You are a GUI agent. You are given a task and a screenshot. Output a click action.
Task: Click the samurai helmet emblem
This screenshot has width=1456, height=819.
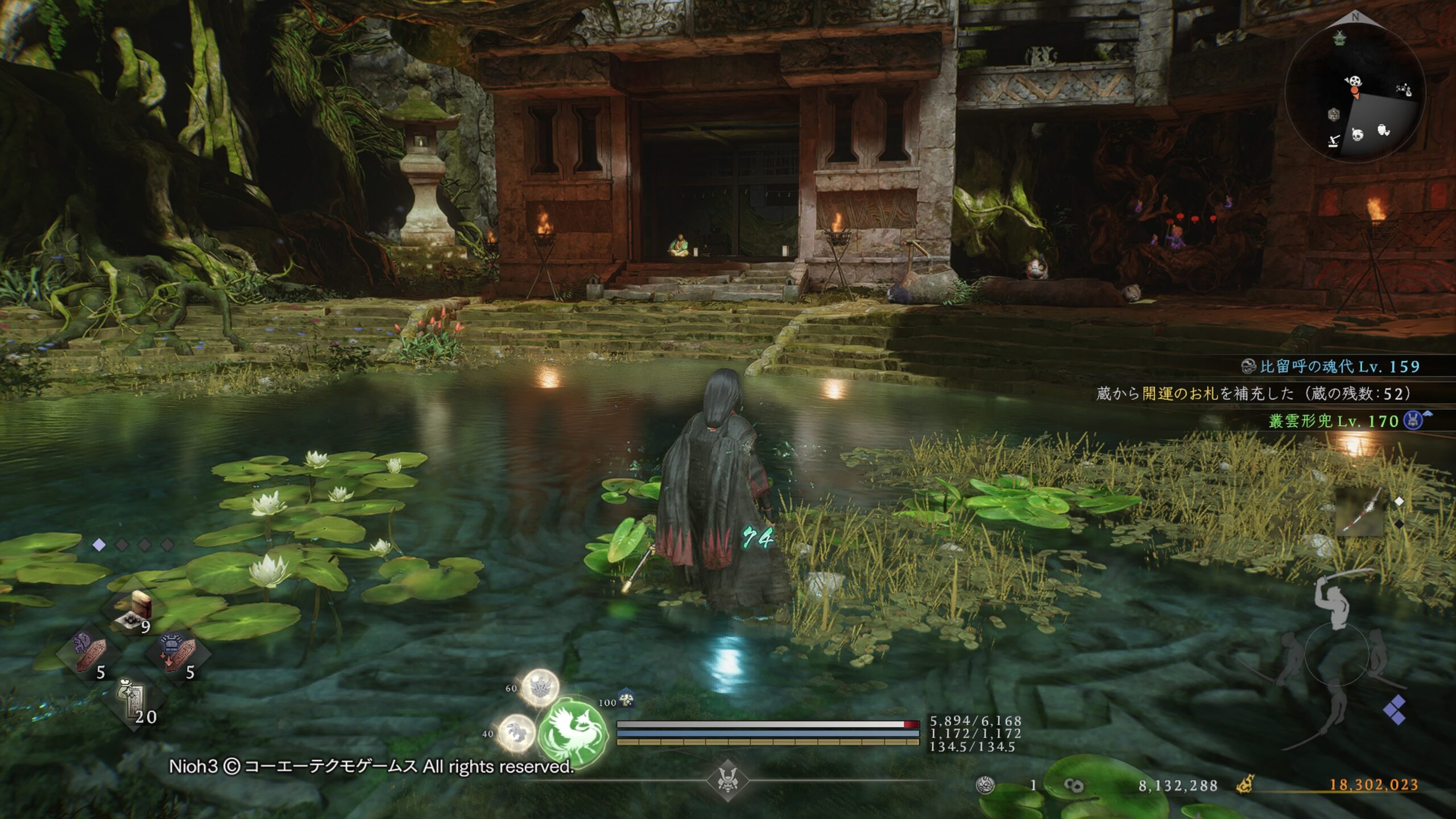[727, 780]
